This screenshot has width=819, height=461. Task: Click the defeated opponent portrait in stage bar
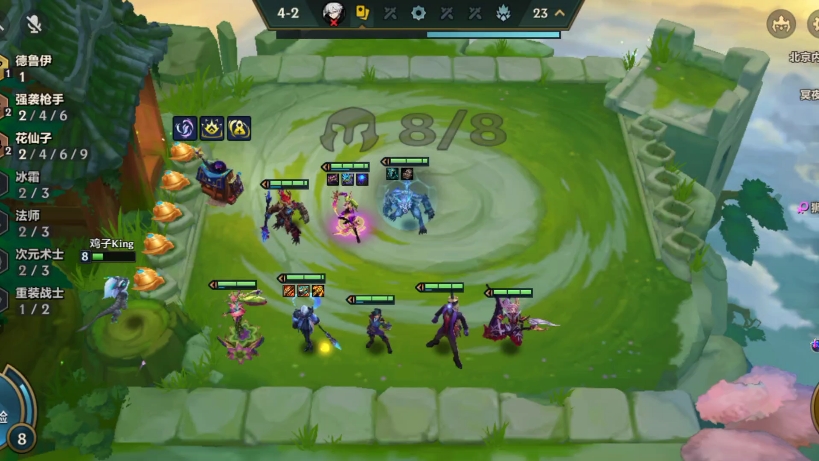point(334,14)
